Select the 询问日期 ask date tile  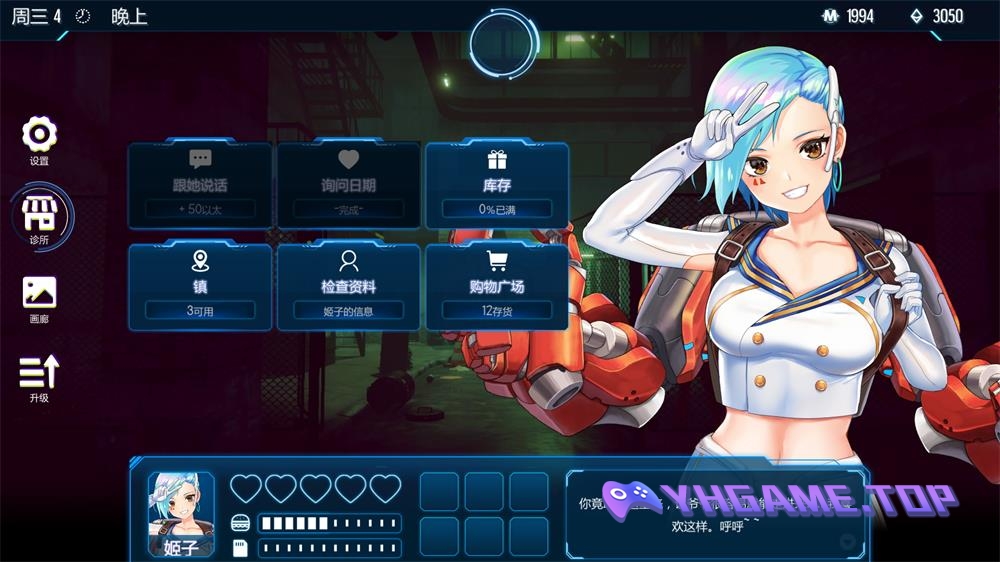coord(348,185)
